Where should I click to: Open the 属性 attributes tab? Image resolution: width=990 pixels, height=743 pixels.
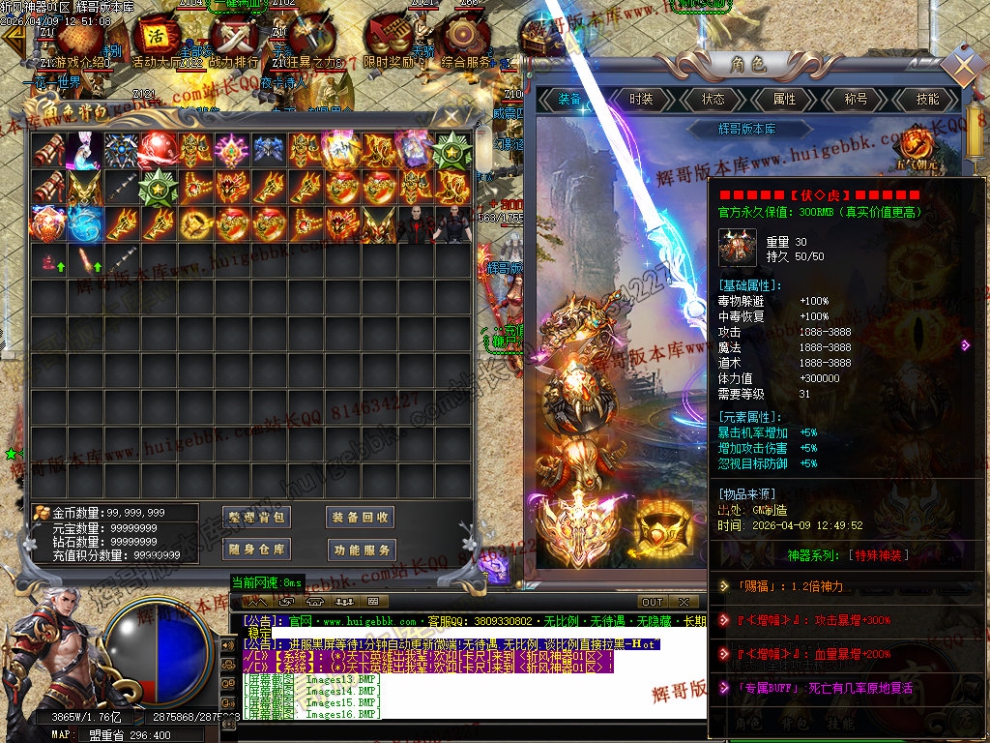[785, 99]
